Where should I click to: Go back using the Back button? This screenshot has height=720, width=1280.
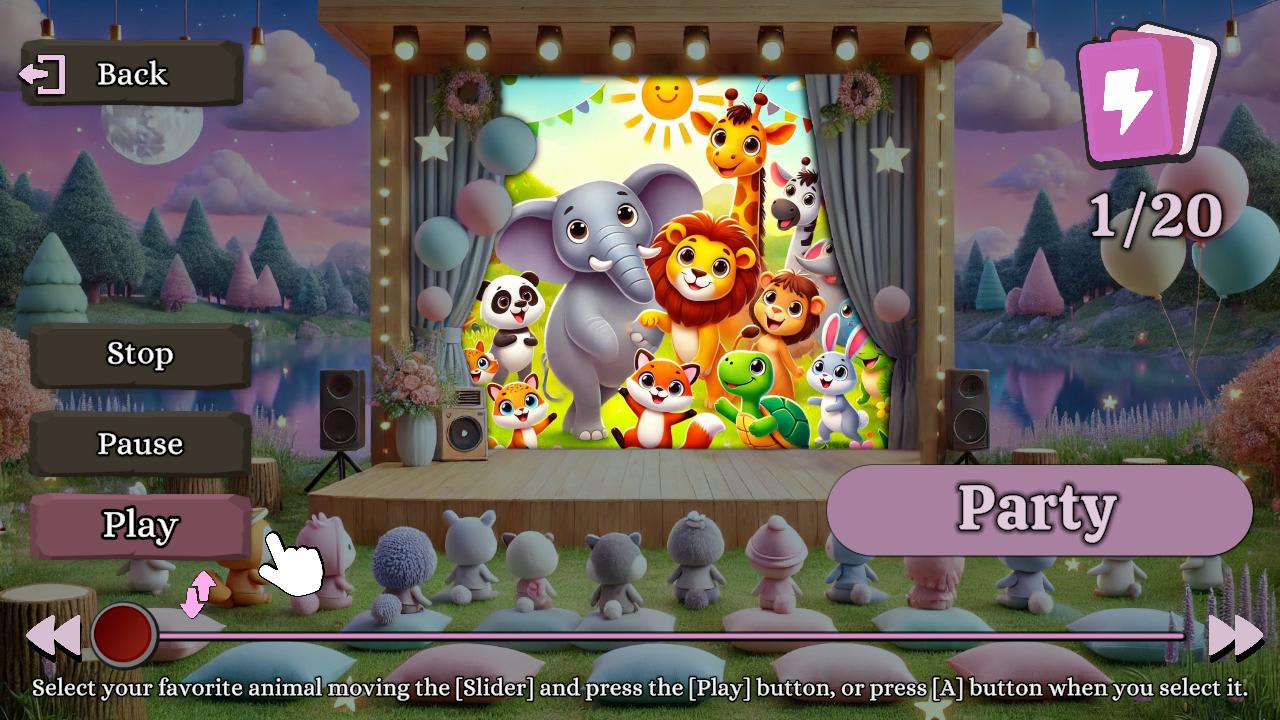(x=130, y=73)
